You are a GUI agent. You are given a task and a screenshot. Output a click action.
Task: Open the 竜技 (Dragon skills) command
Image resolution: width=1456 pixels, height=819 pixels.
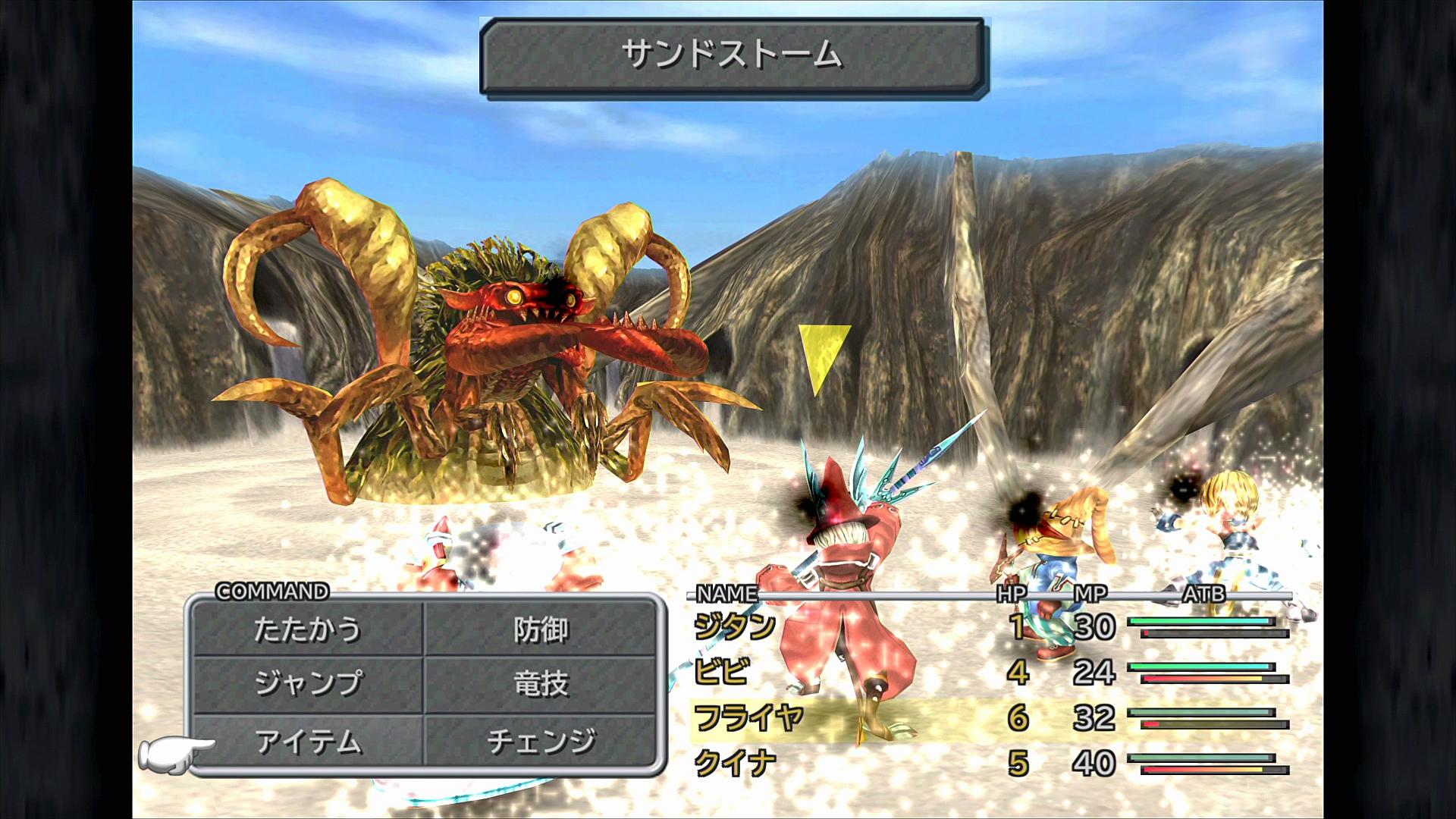pyautogui.click(x=540, y=684)
